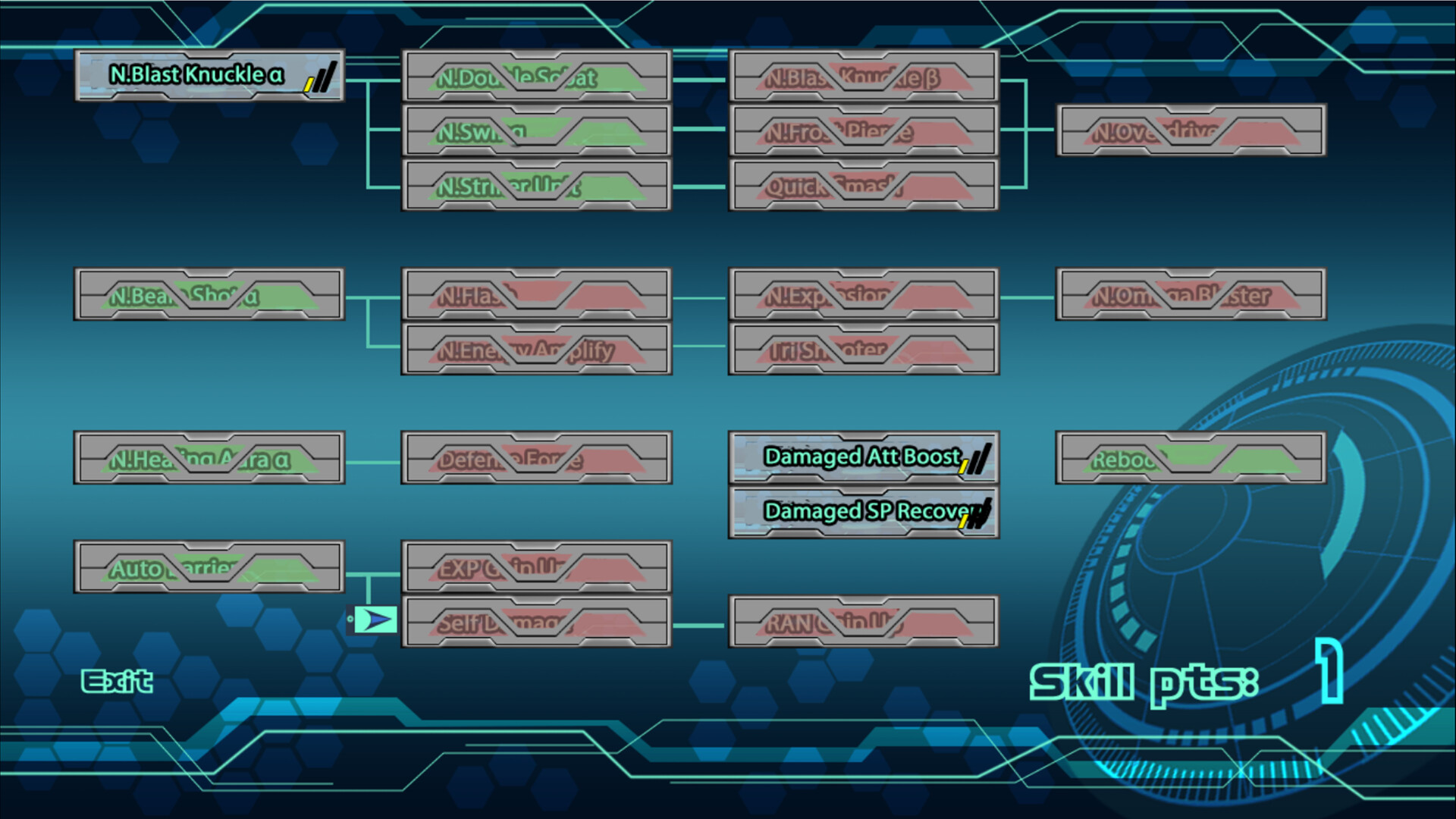Select the Defense Force skill node
Image resolution: width=1456 pixels, height=819 pixels.
click(x=536, y=458)
